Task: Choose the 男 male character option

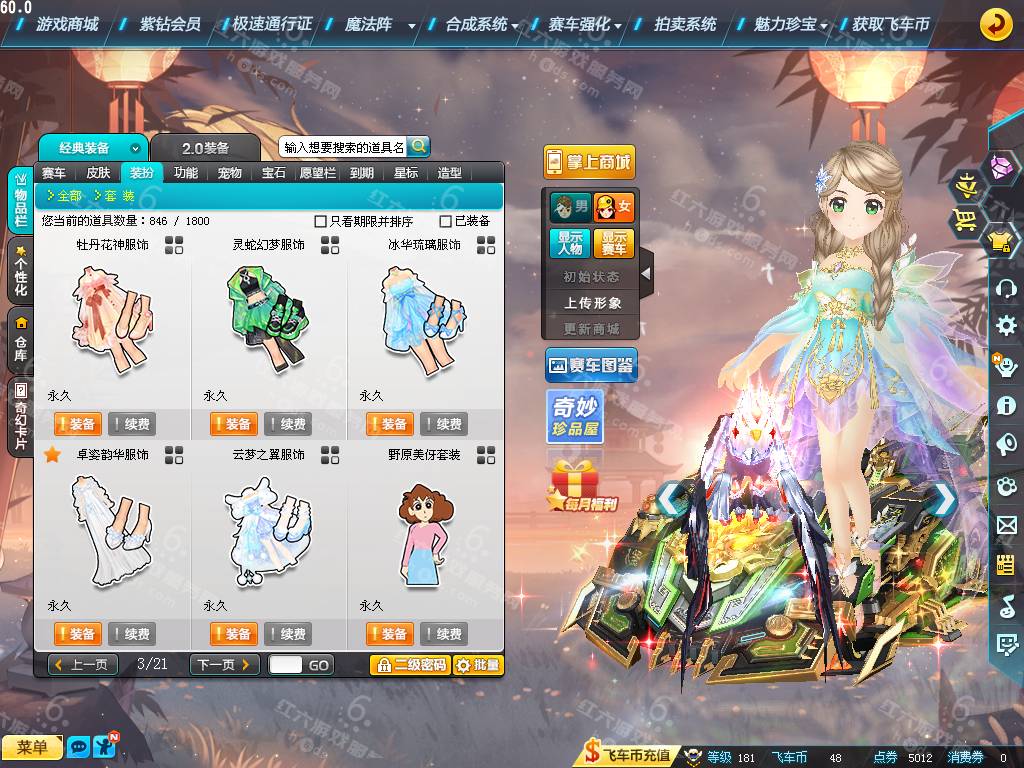Action: [x=570, y=208]
